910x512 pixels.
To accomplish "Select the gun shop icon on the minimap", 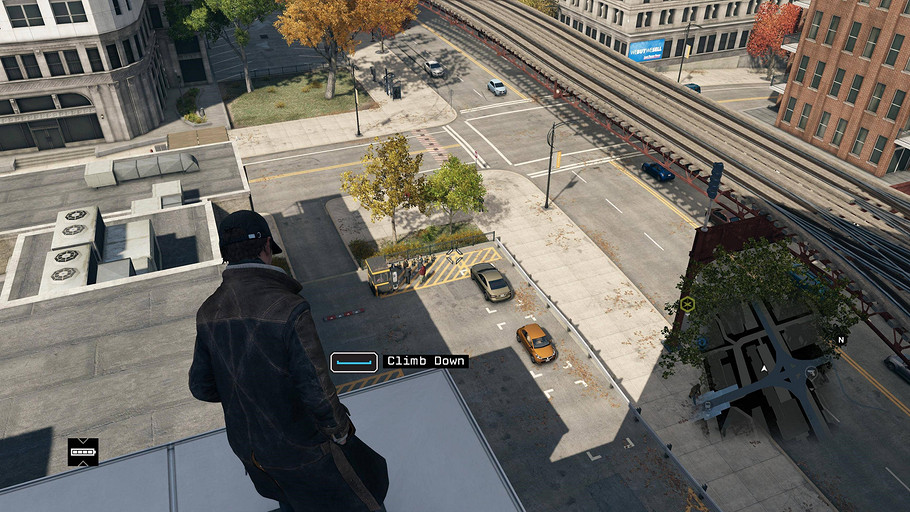I will [810, 372].
